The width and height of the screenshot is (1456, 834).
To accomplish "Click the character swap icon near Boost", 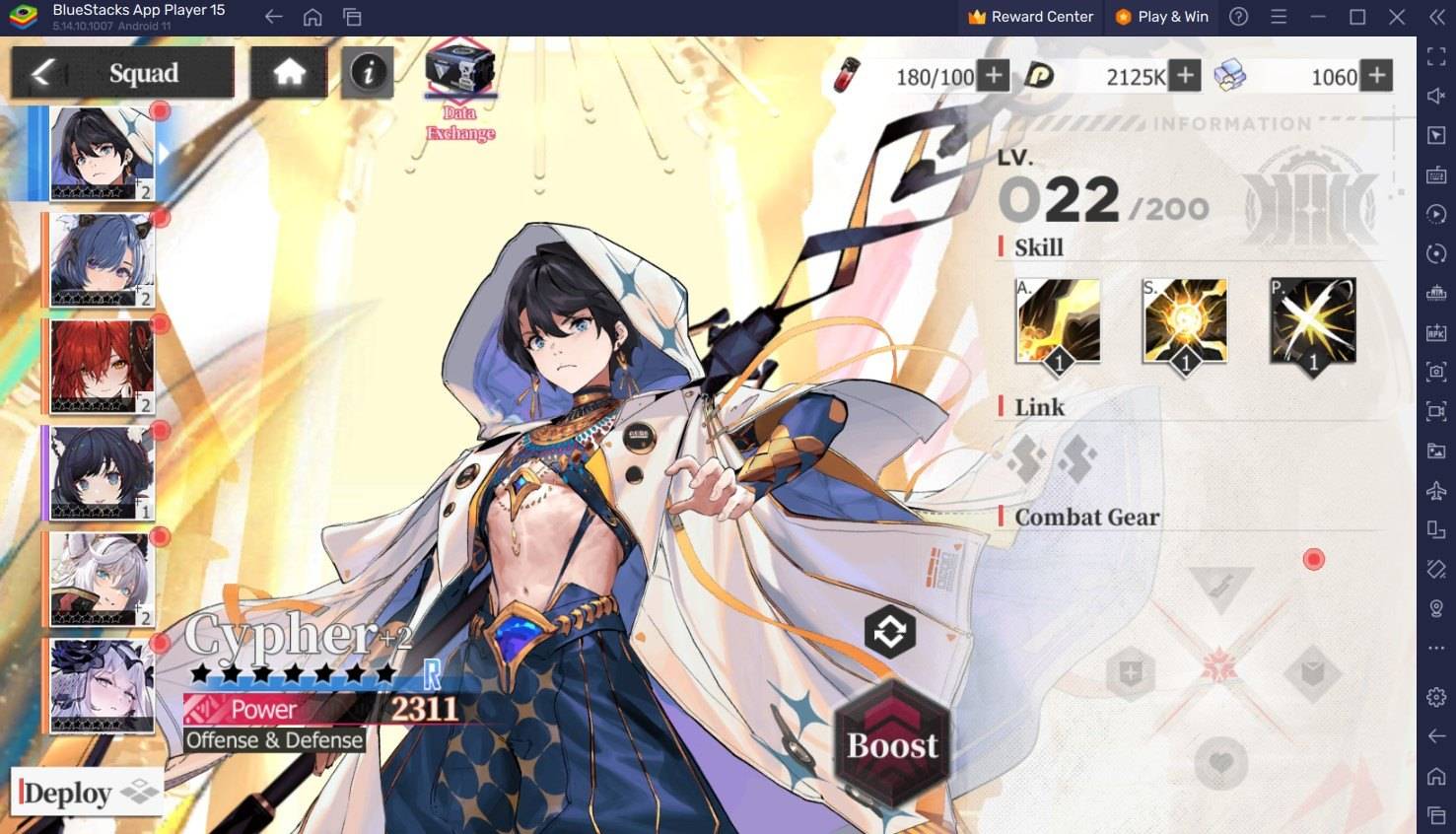I will pos(890,632).
